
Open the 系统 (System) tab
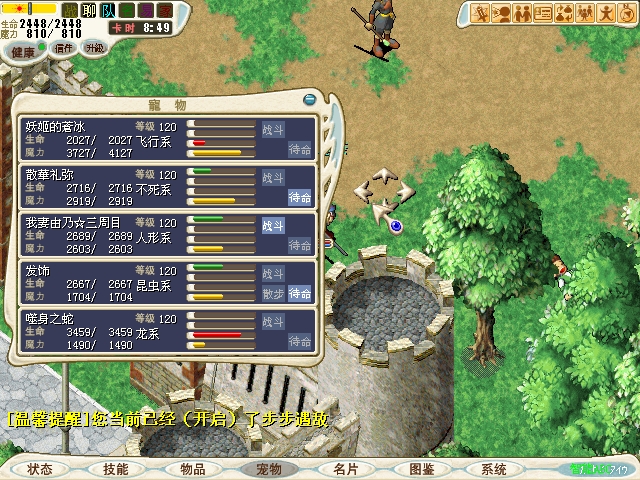(494, 469)
